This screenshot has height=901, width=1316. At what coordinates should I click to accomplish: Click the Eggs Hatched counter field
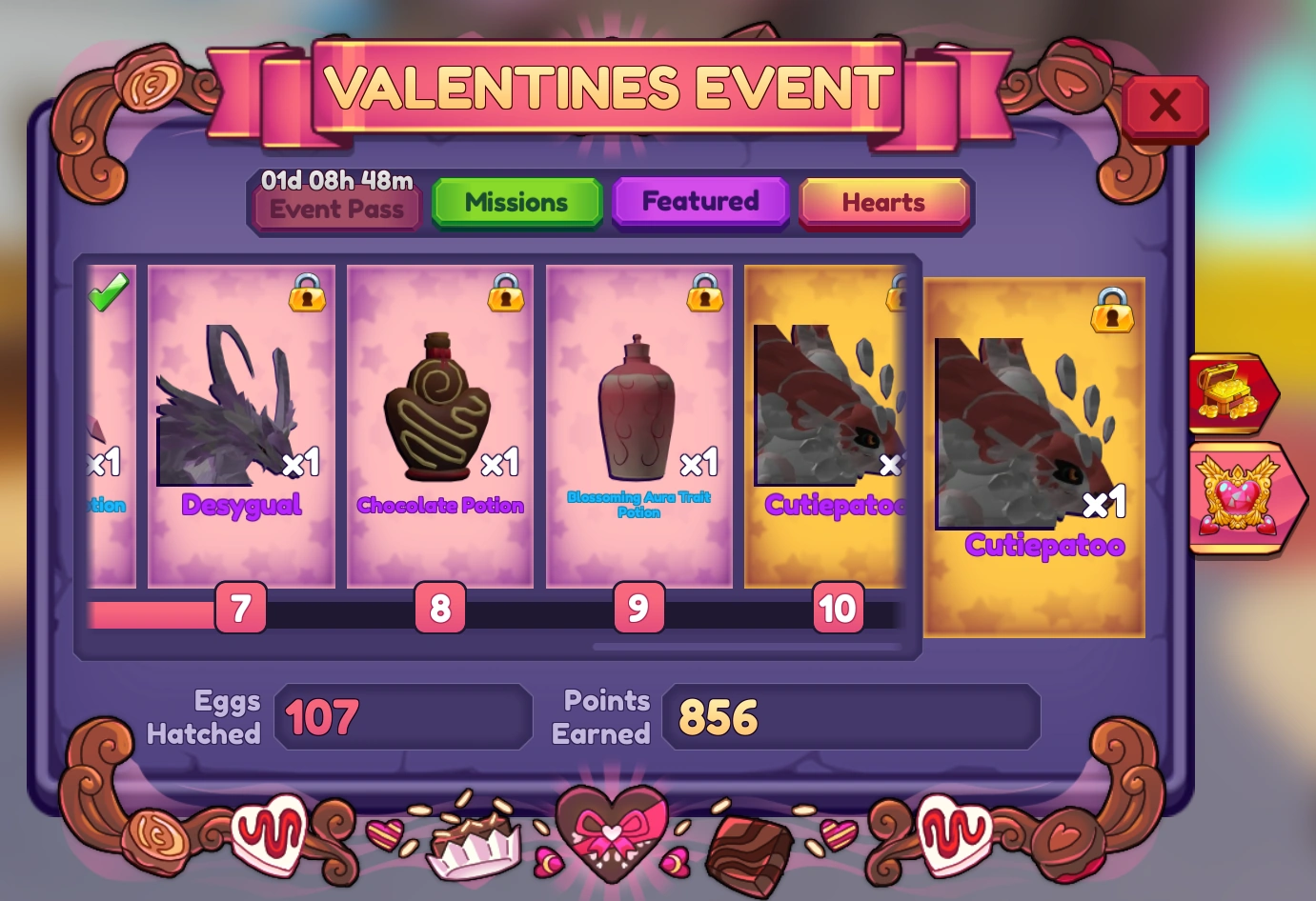tap(402, 717)
